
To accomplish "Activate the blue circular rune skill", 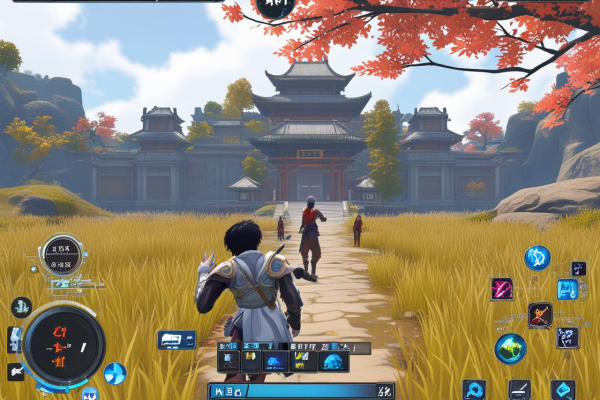I will [x=537, y=257].
